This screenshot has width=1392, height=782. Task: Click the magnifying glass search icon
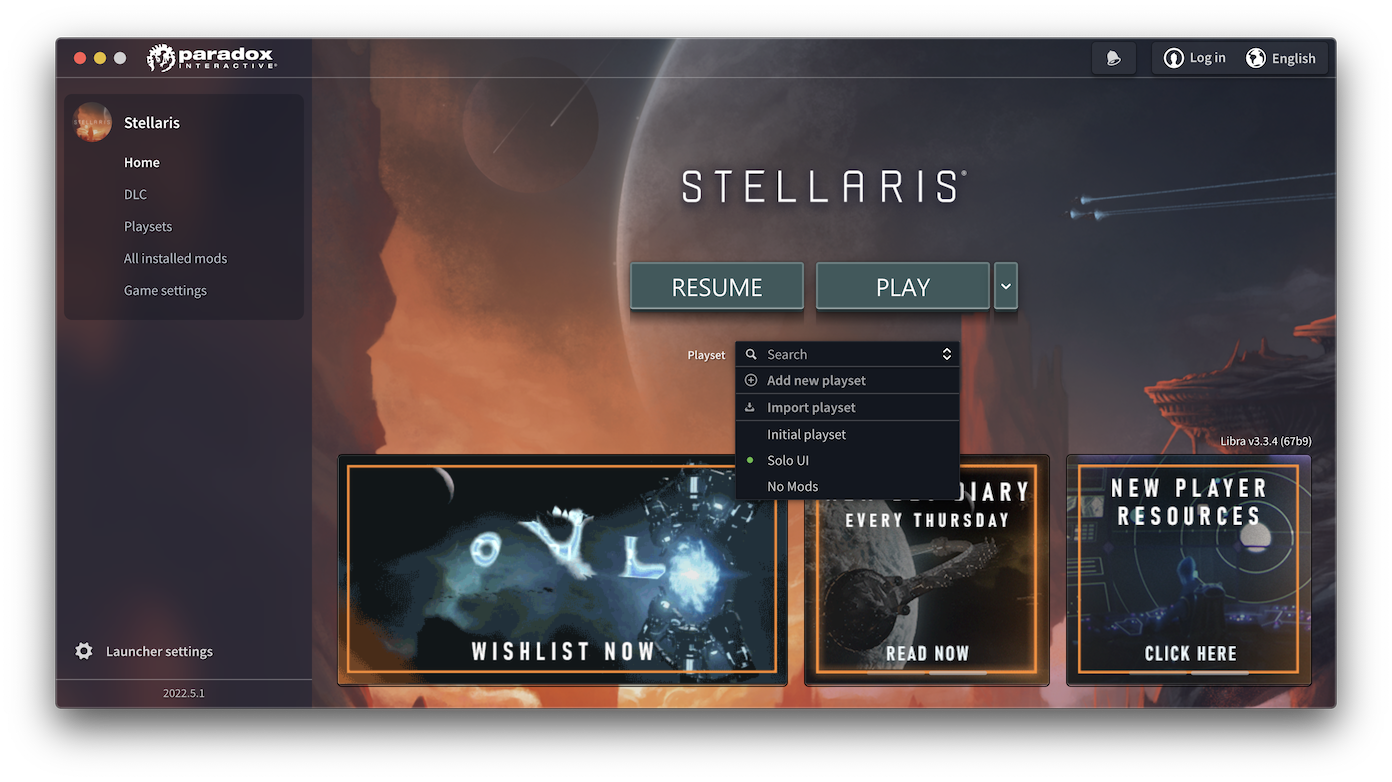753,353
